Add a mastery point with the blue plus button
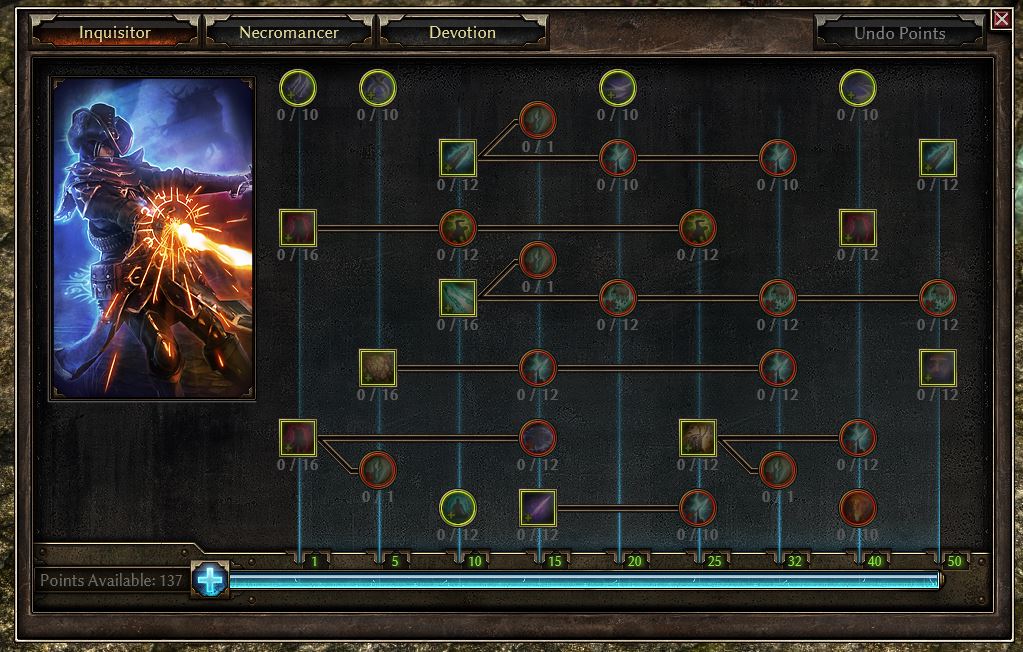Screen dimensions: 1023x652 (x=210, y=579)
